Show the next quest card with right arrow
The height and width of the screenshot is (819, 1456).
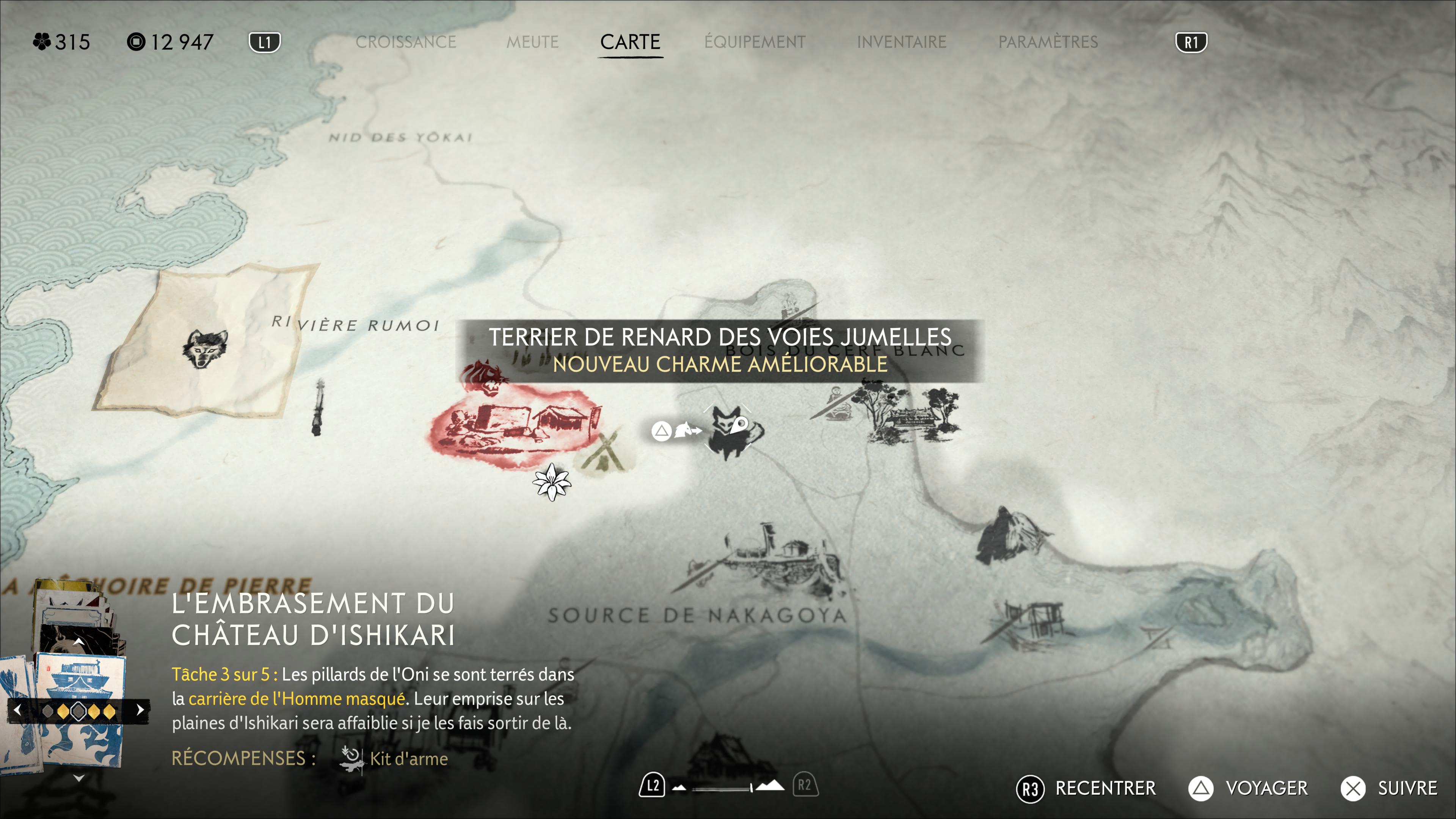pyautogui.click(x=140, y=710)
